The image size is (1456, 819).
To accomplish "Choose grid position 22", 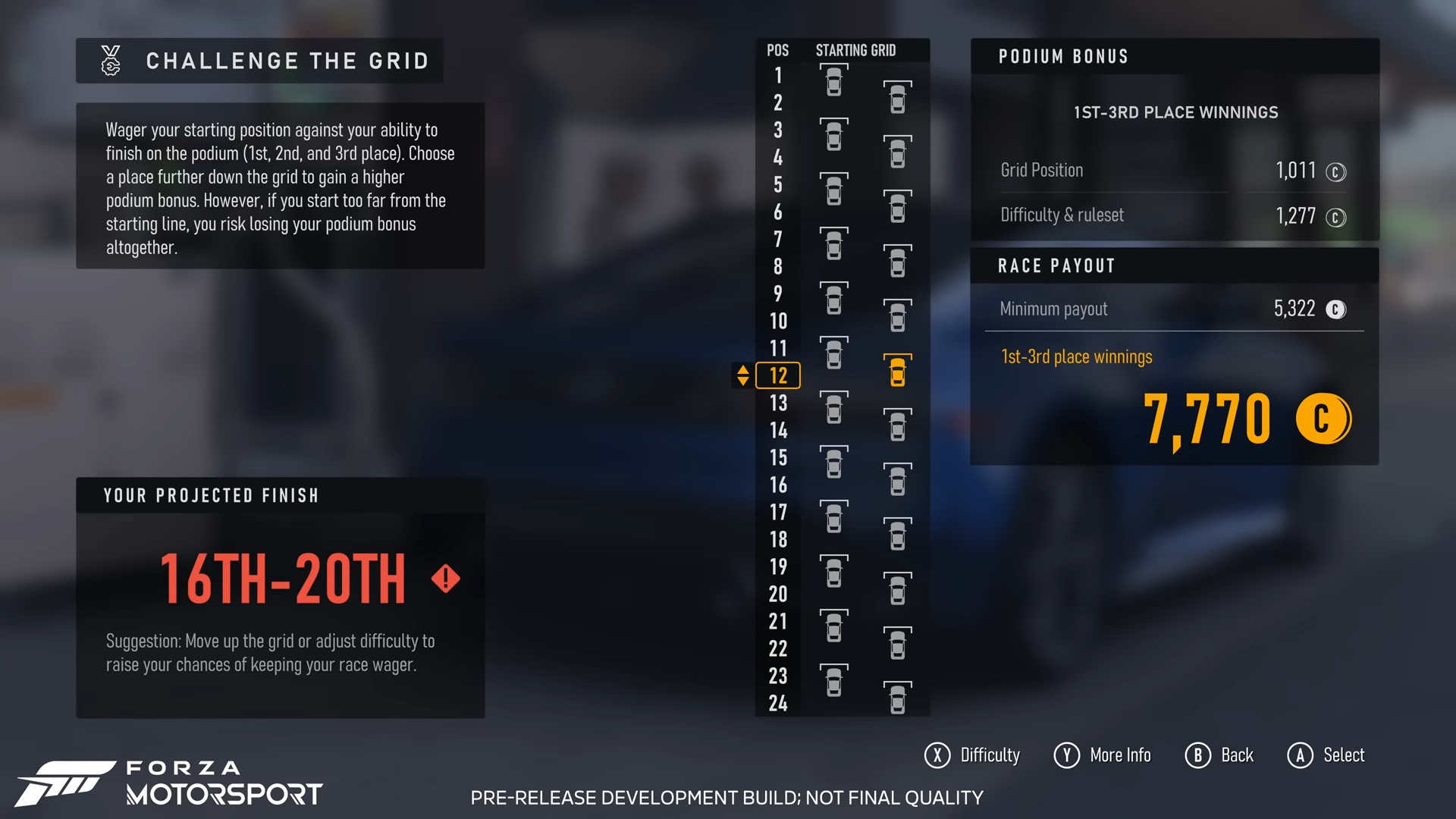I will [778, 649].
